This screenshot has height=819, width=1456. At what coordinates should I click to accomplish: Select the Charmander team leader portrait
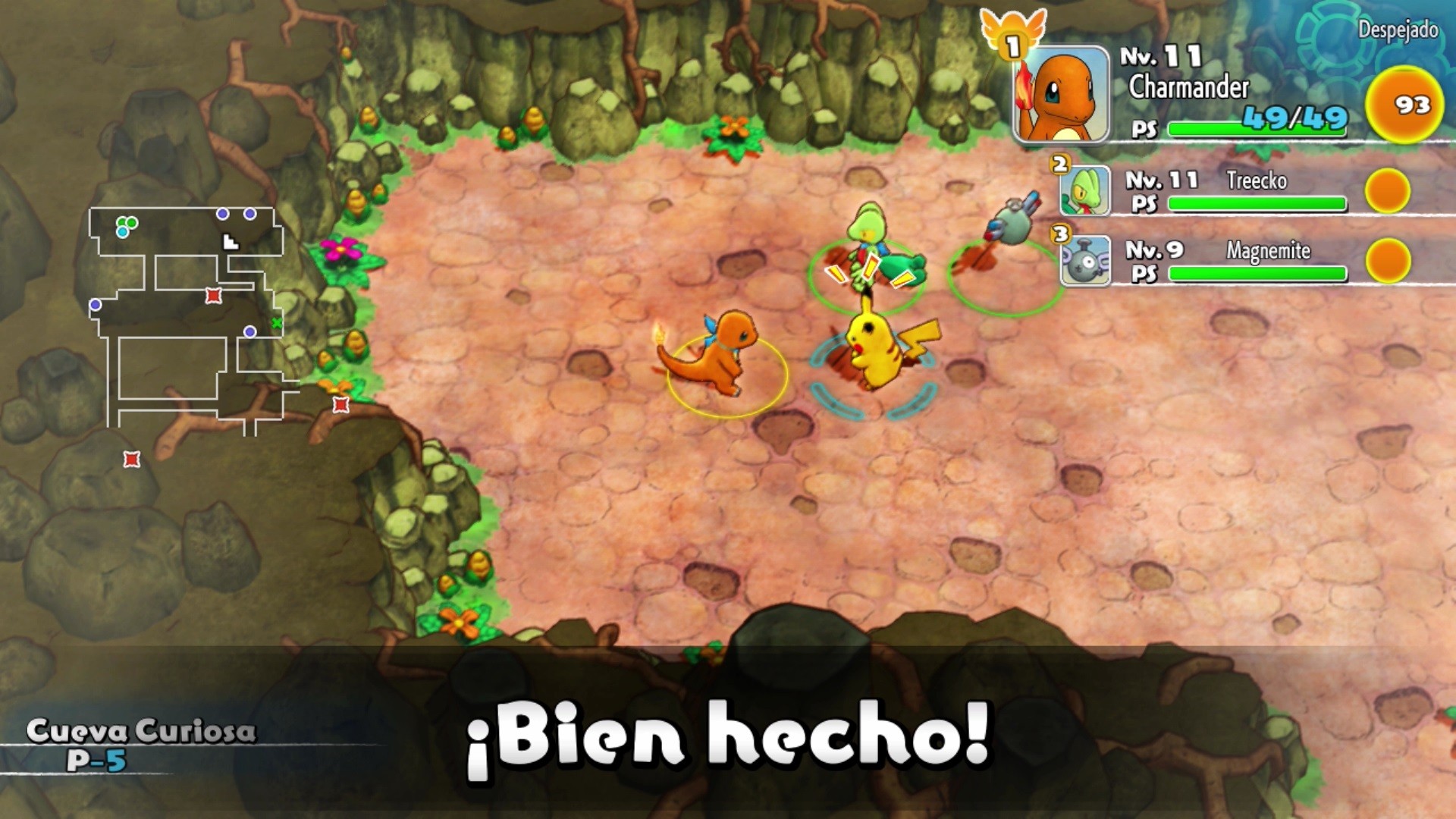(x=1062, y=95)
